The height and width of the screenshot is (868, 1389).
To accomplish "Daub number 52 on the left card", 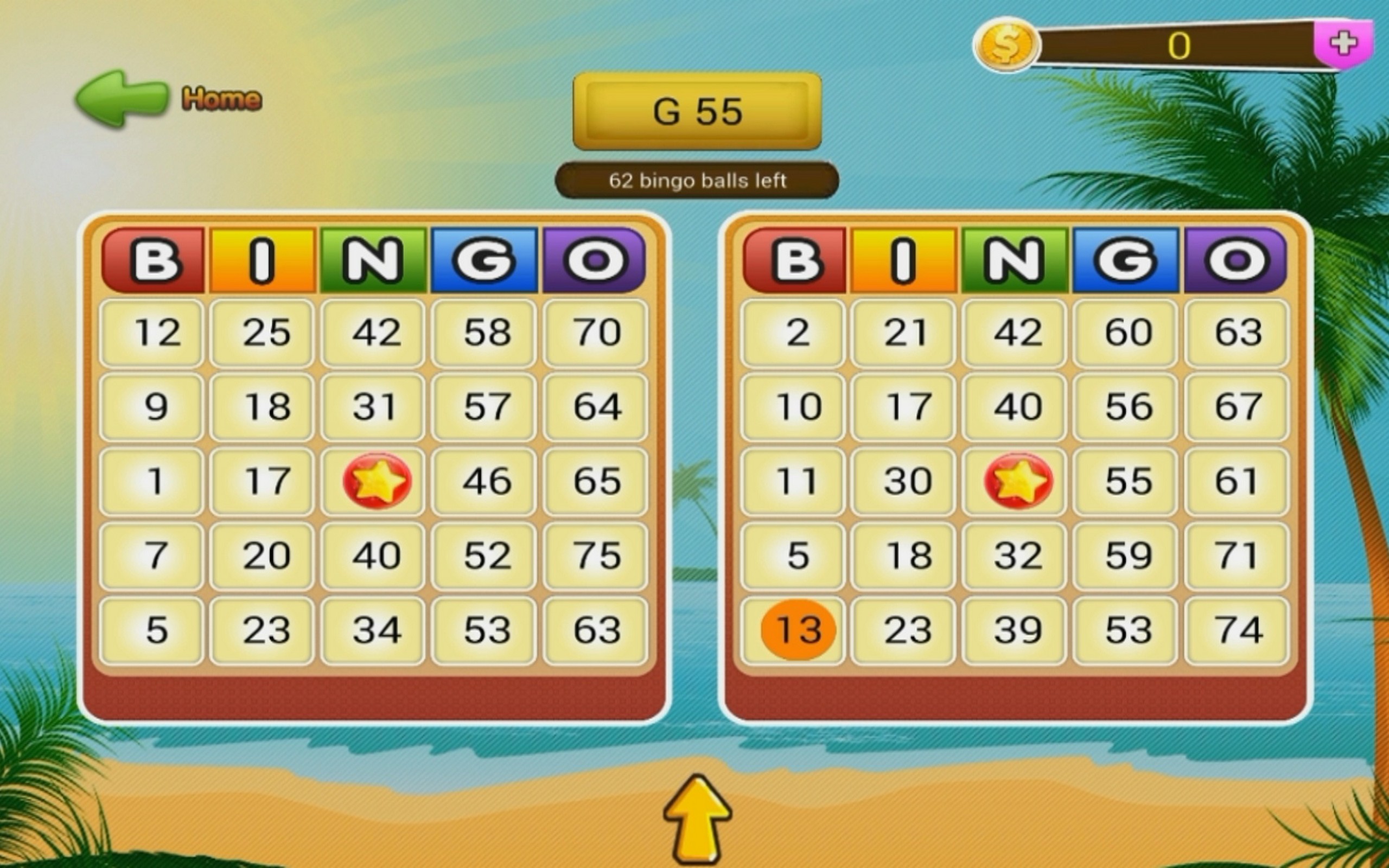I will pyautogui.click(x=484, y=556).
